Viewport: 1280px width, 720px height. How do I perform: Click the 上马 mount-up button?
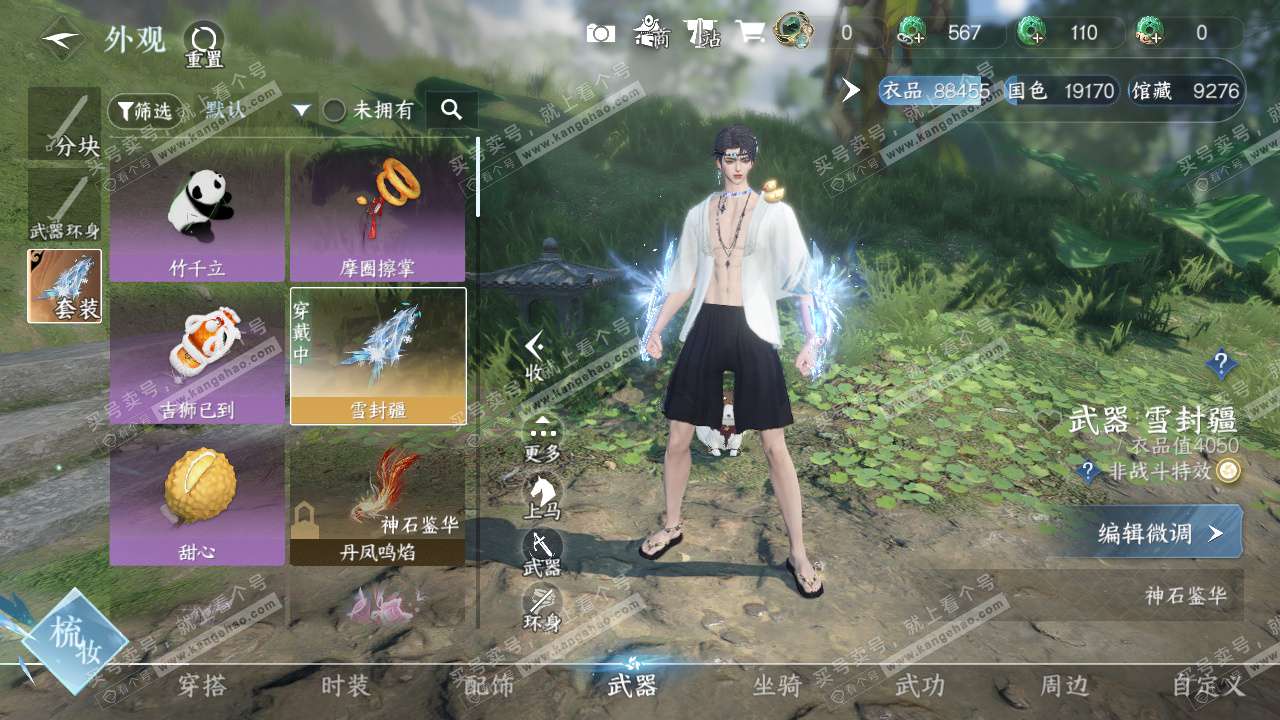coord(542,495)
